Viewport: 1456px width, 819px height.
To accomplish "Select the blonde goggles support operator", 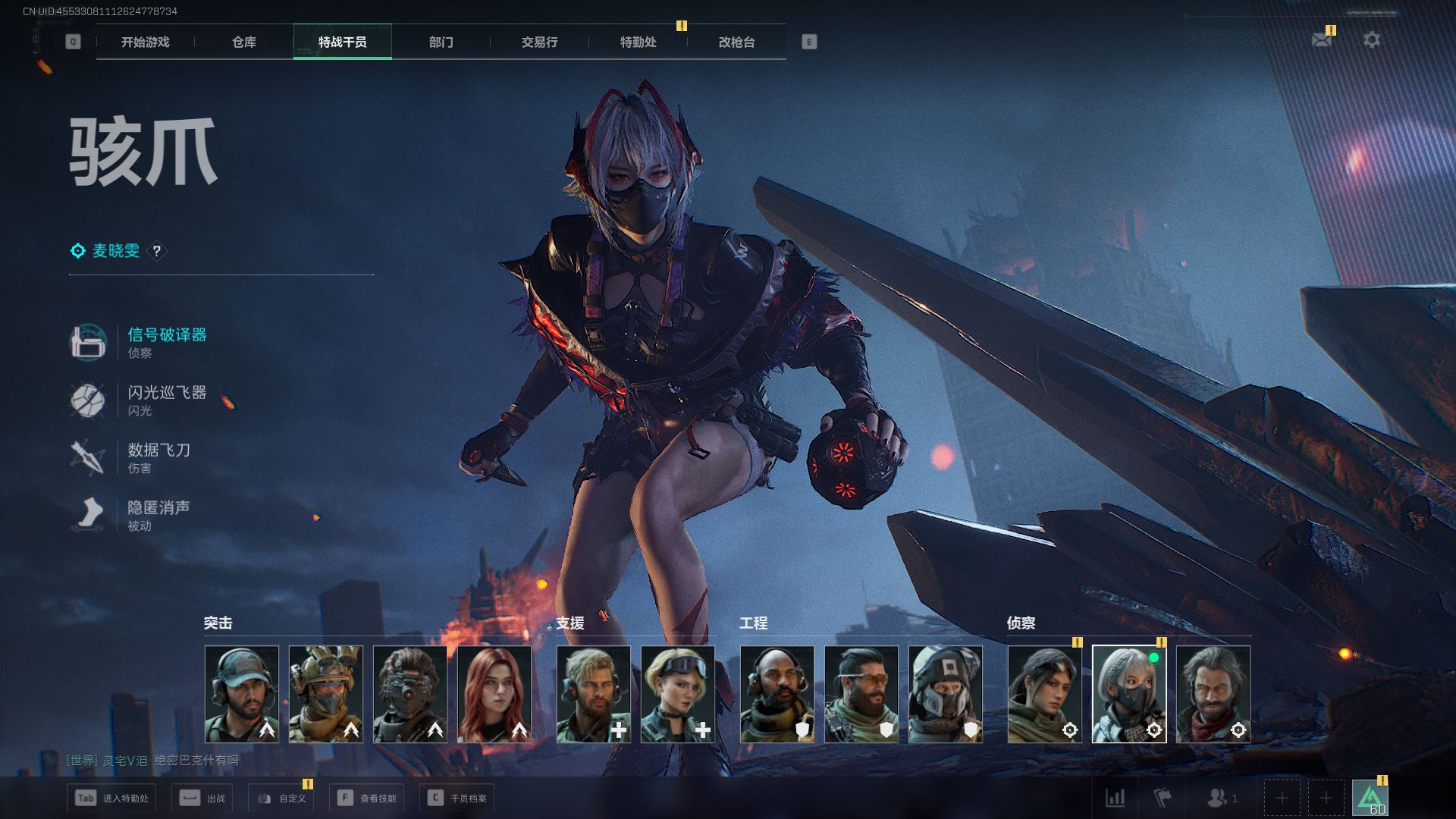I will click(678, 694).
